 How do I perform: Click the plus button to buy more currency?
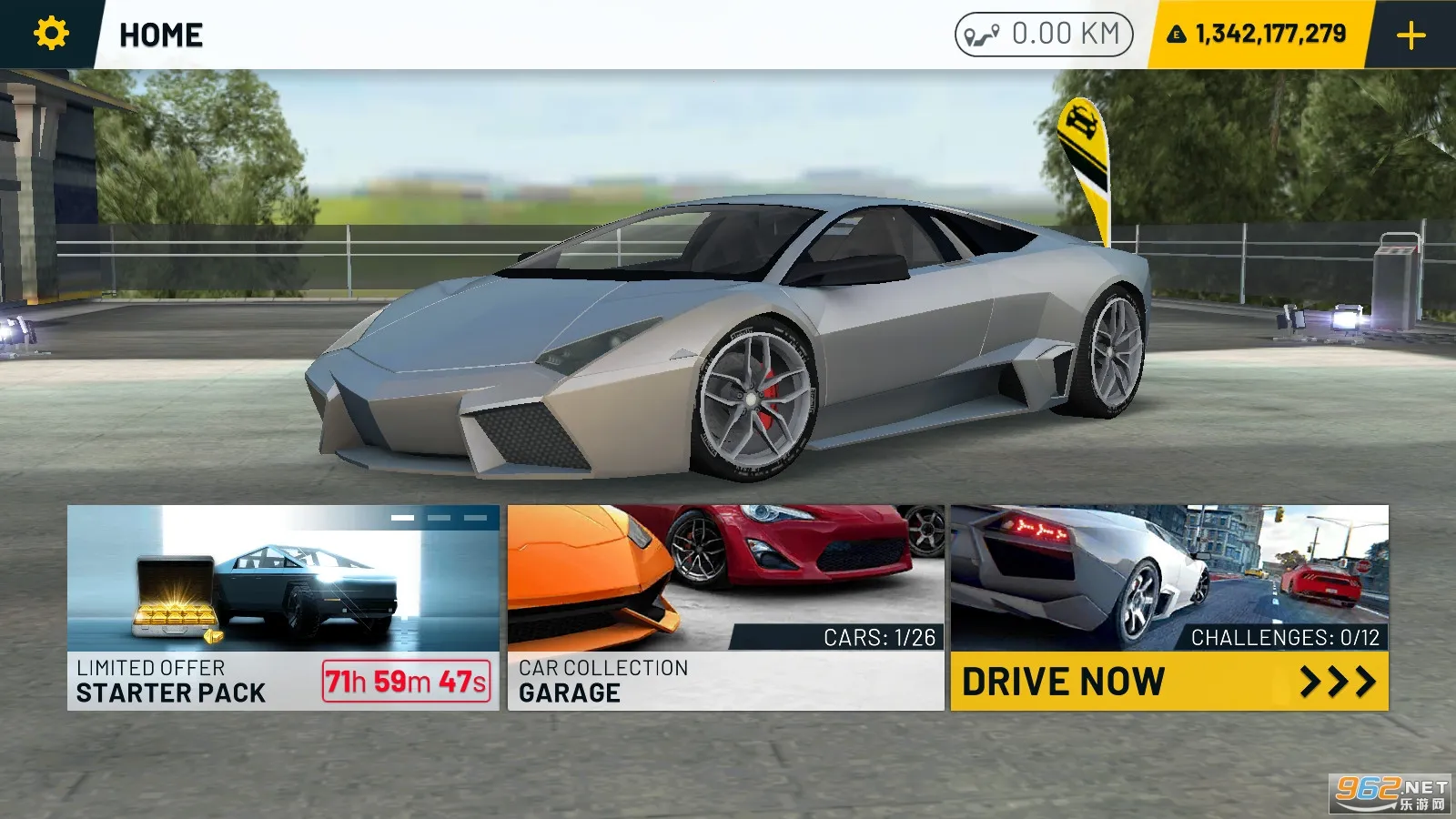(1410, 35)
